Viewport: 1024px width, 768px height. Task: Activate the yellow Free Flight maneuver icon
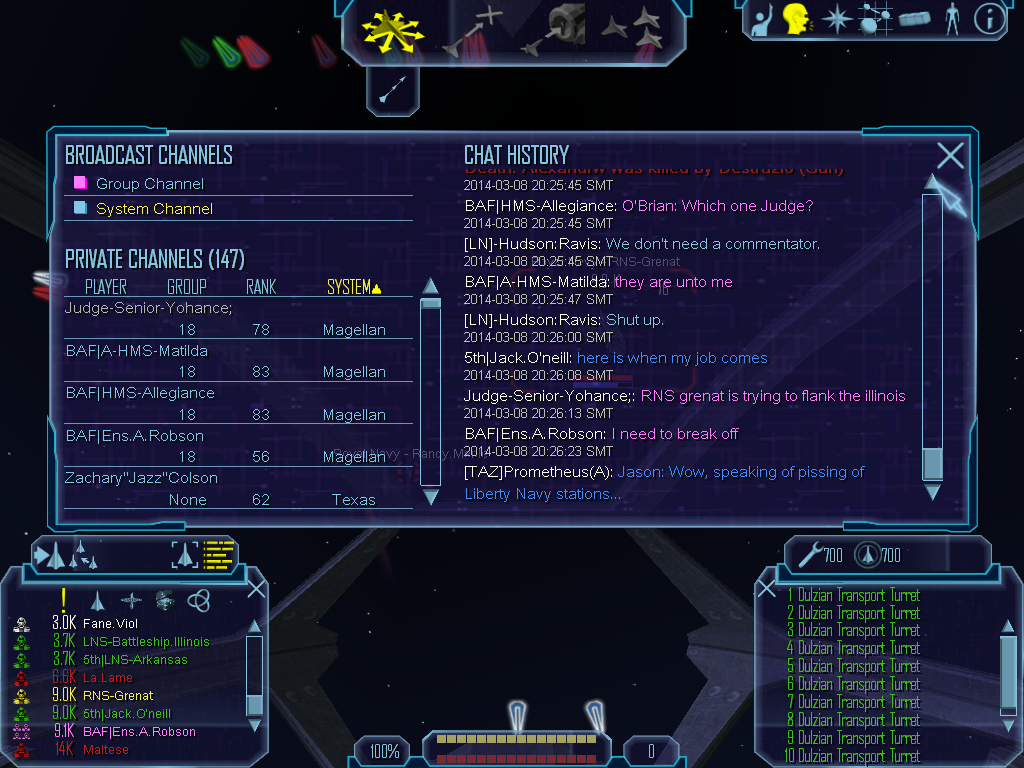coord(393,30)
